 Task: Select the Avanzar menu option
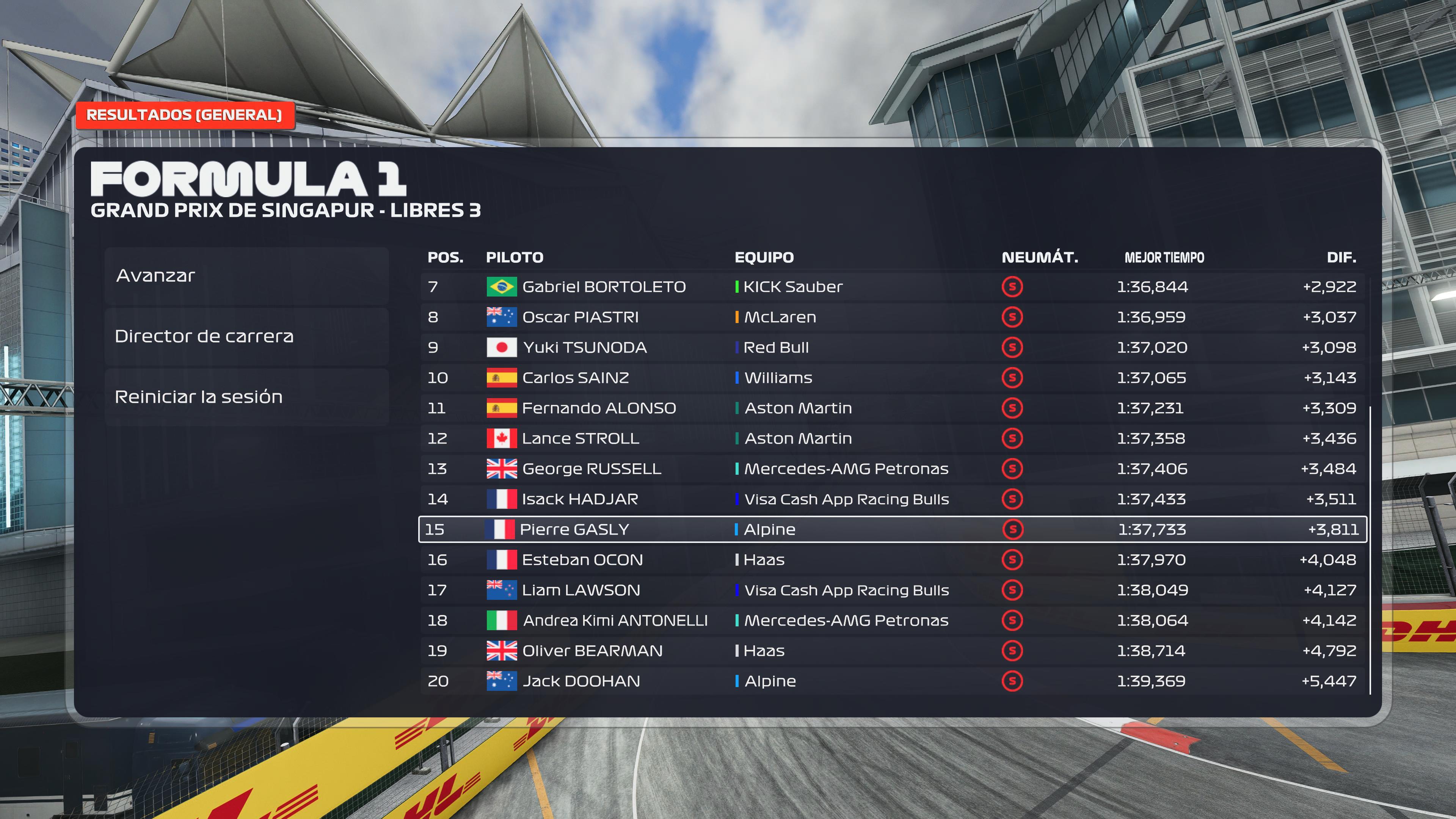pos(246,276)
